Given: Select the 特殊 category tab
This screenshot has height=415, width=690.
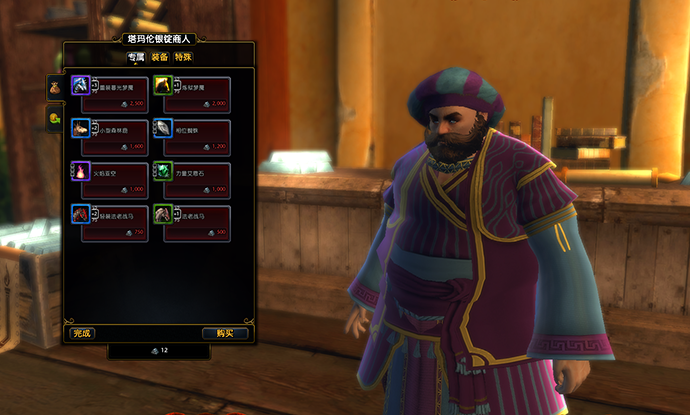Looking at the screenshot, I should pyautogui.click(x=183, y=58).
